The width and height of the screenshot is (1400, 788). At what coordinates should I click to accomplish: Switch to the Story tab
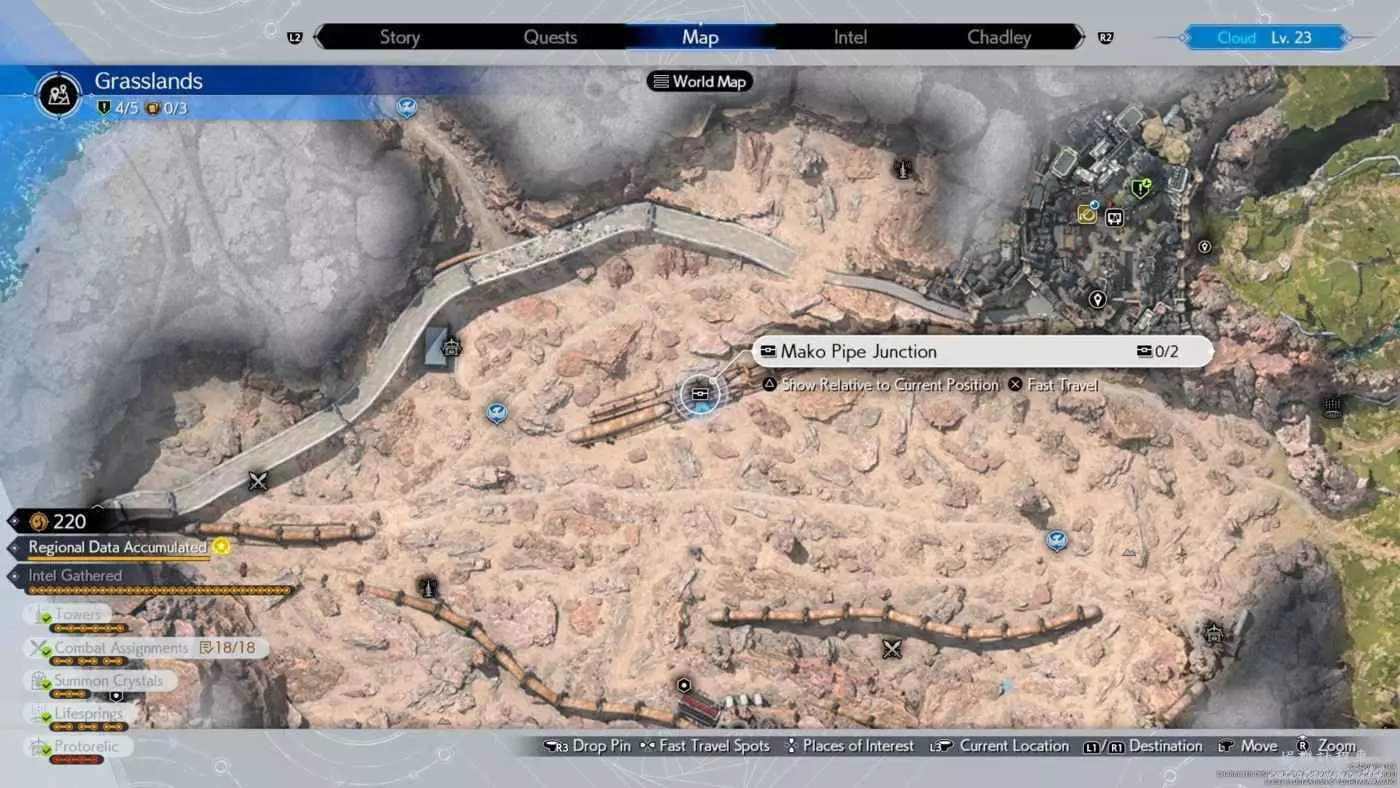[x=399, y=38]
